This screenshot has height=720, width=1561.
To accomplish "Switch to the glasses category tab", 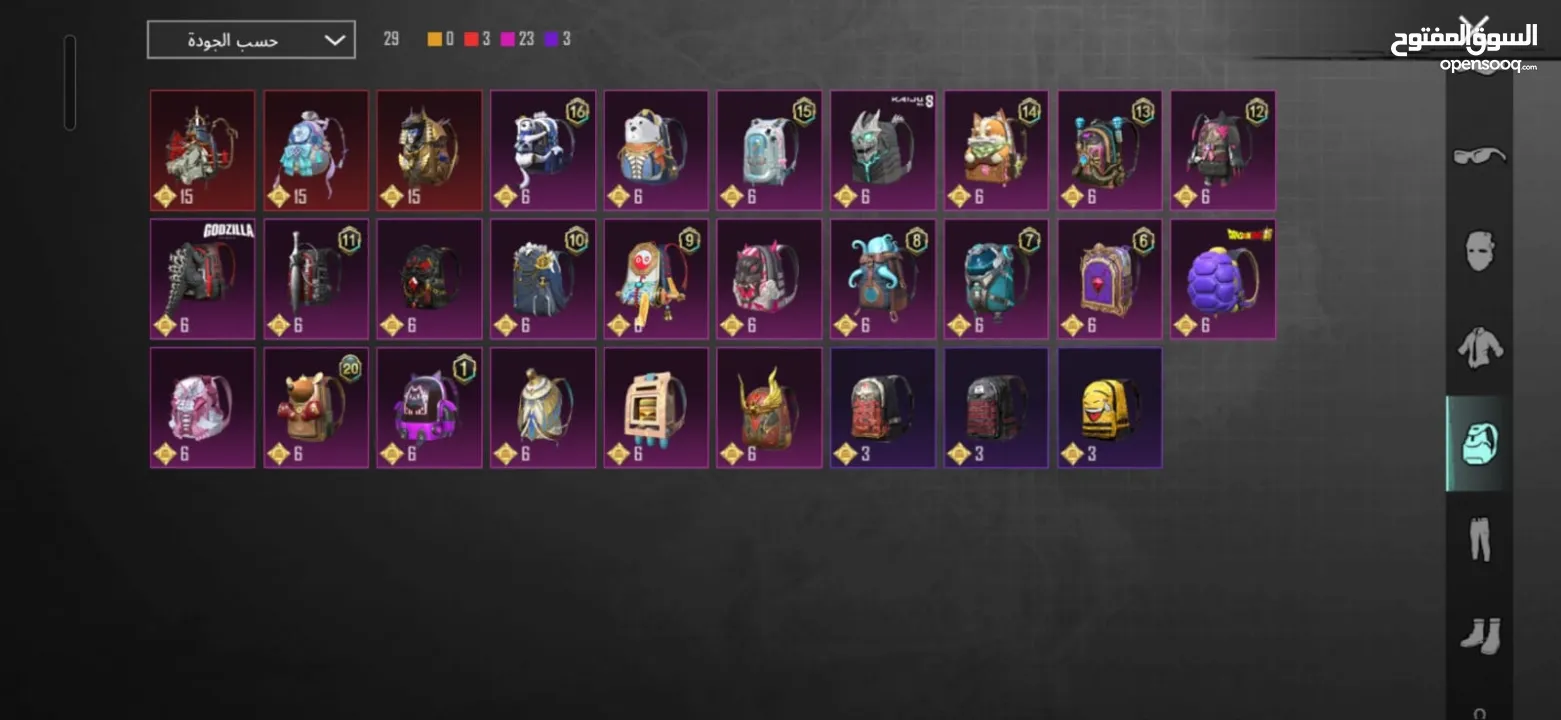I will (x=1479, y=155).
